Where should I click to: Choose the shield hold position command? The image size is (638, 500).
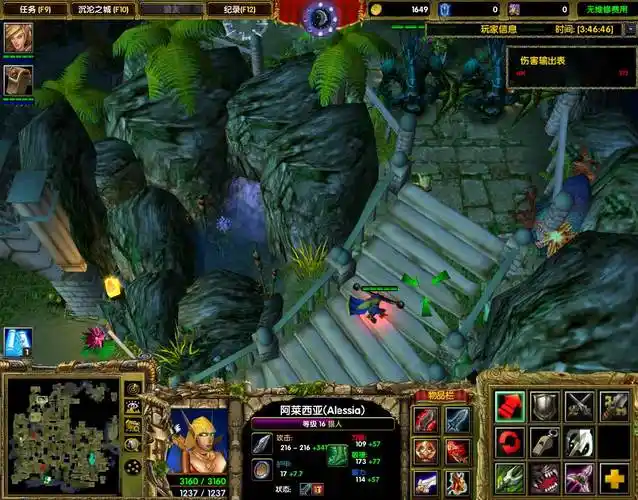(x=544, y=406)
